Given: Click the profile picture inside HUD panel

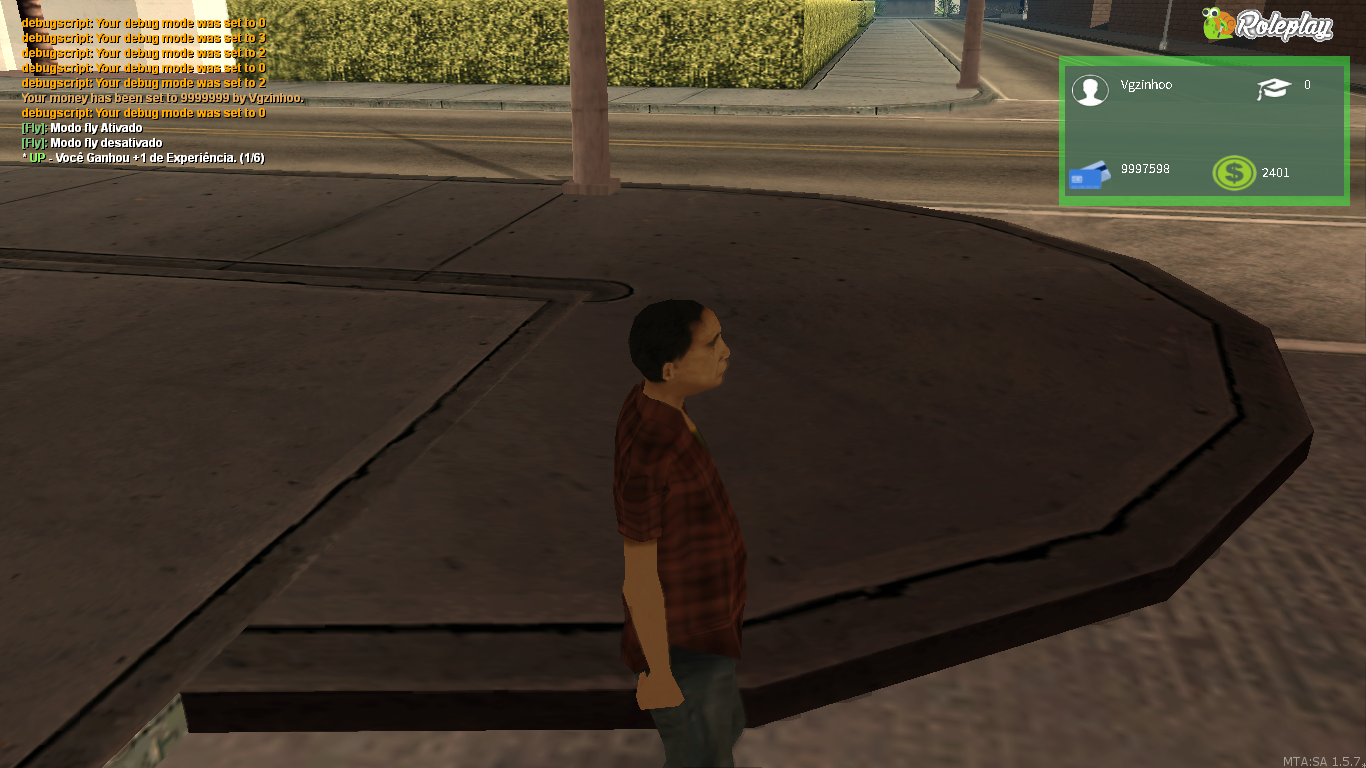Looking at the screenshot, I should click(x=1090, y=91).
